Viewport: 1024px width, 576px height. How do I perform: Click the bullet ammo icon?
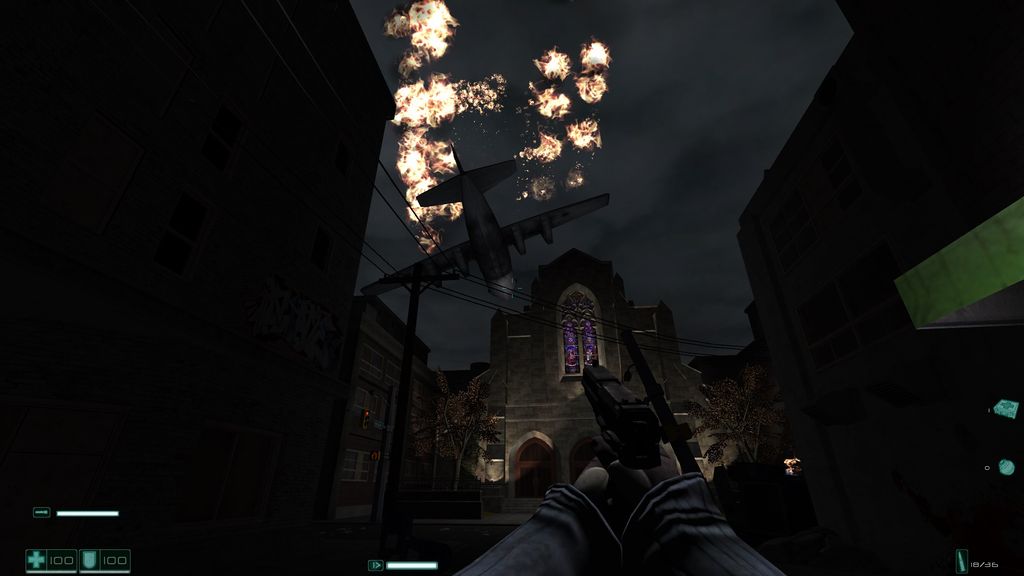coord(961,563)
